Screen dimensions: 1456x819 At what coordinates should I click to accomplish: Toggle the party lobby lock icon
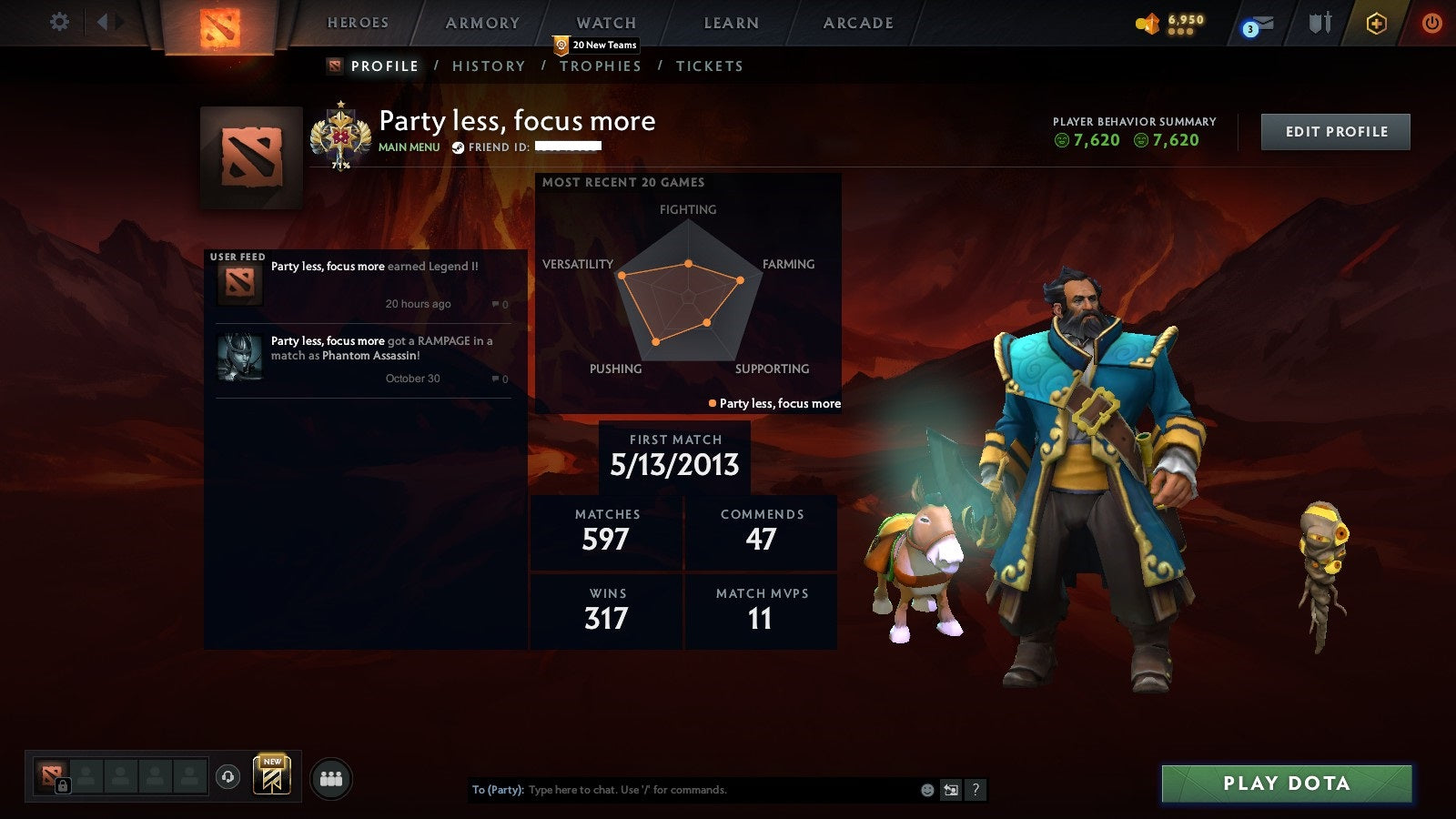[x=62, y=784]
